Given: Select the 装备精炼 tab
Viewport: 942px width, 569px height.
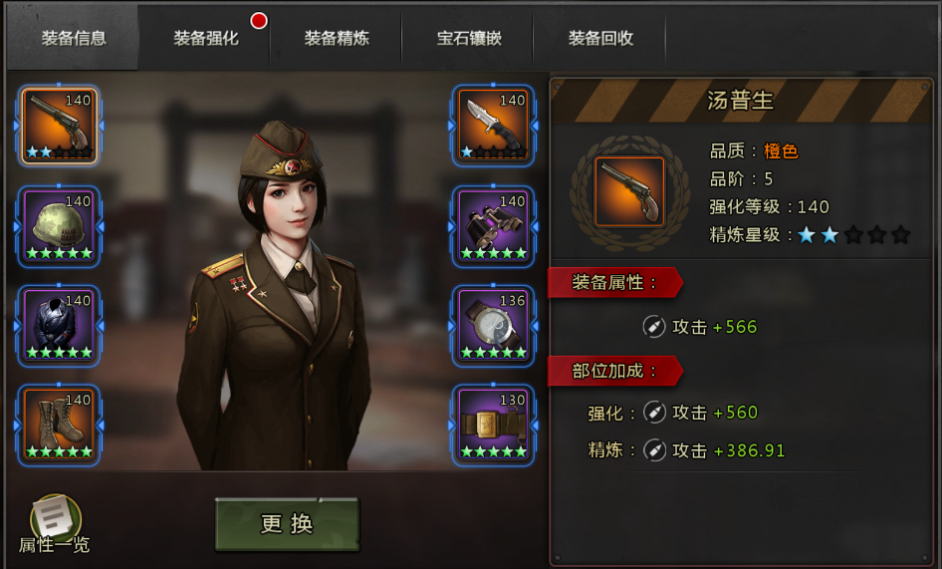Looking at the screenshot, I should tap(337, 39).
